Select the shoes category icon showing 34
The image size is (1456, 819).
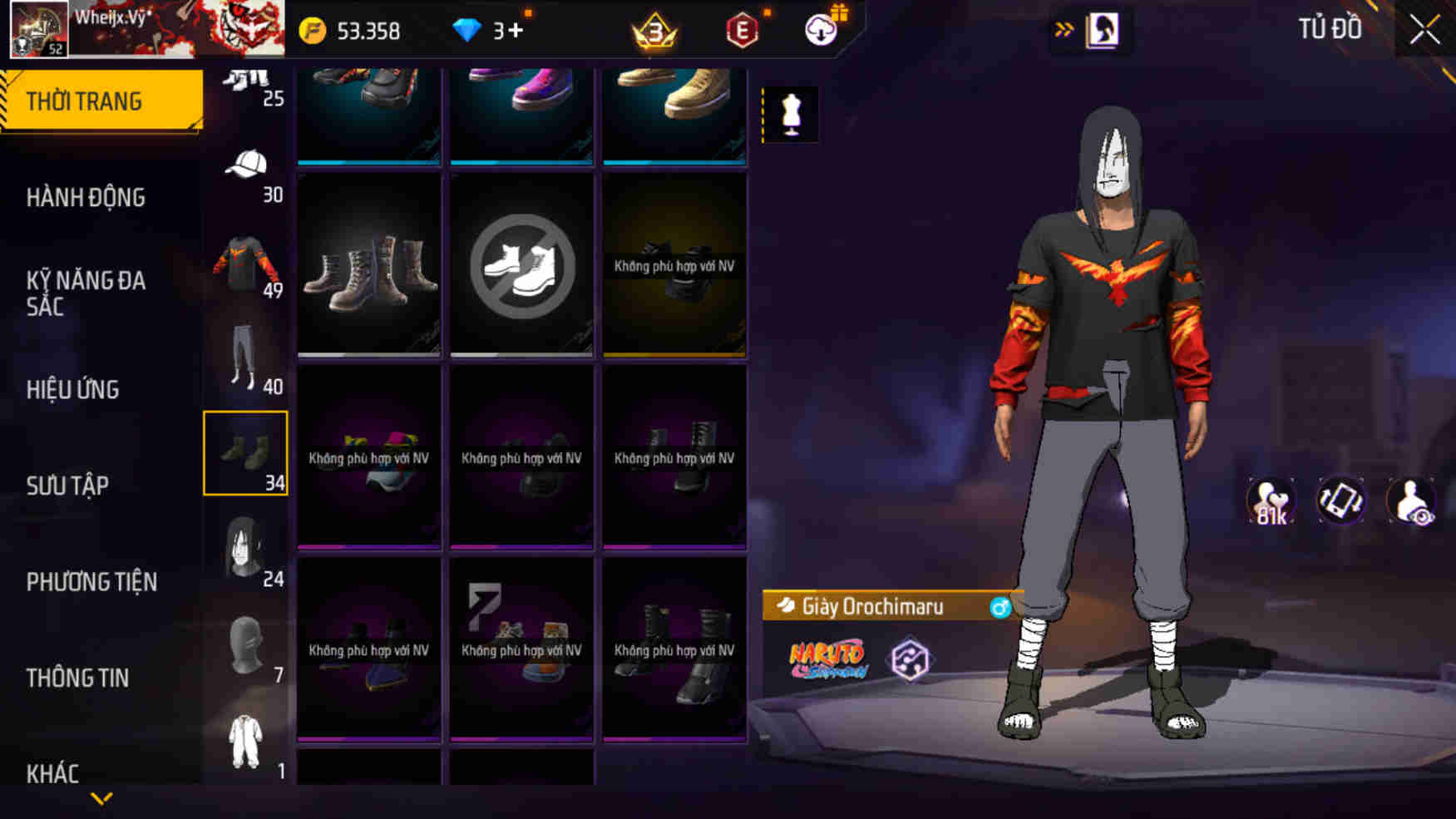(245, 453)
